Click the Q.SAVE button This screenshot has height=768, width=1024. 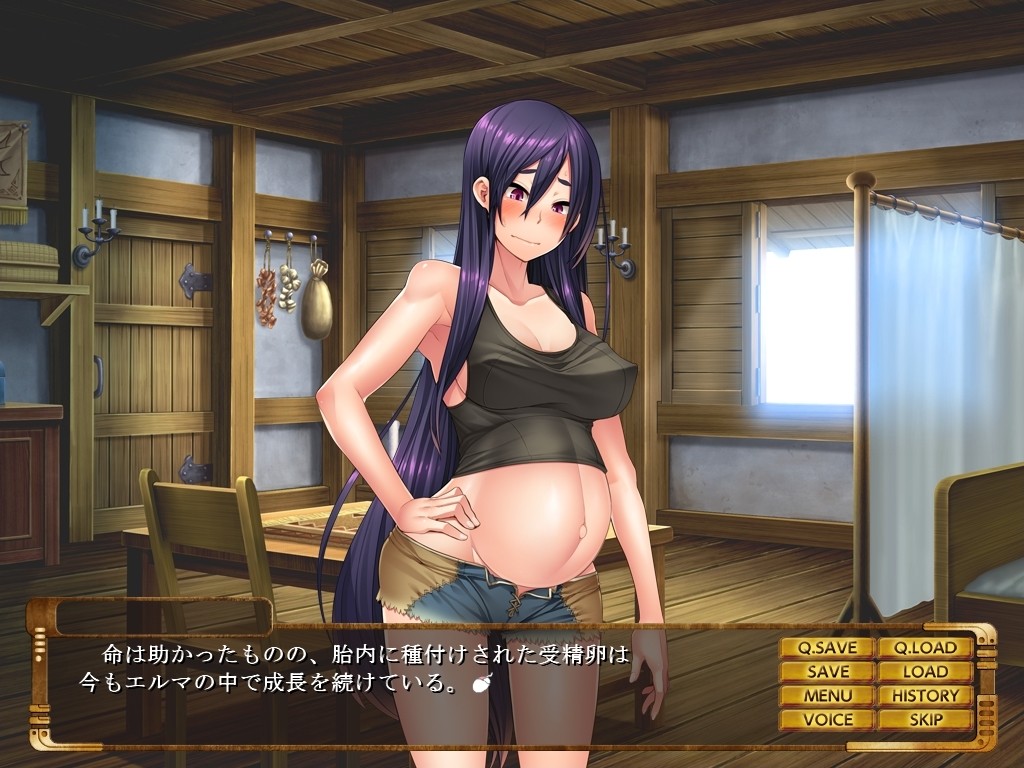827,648
